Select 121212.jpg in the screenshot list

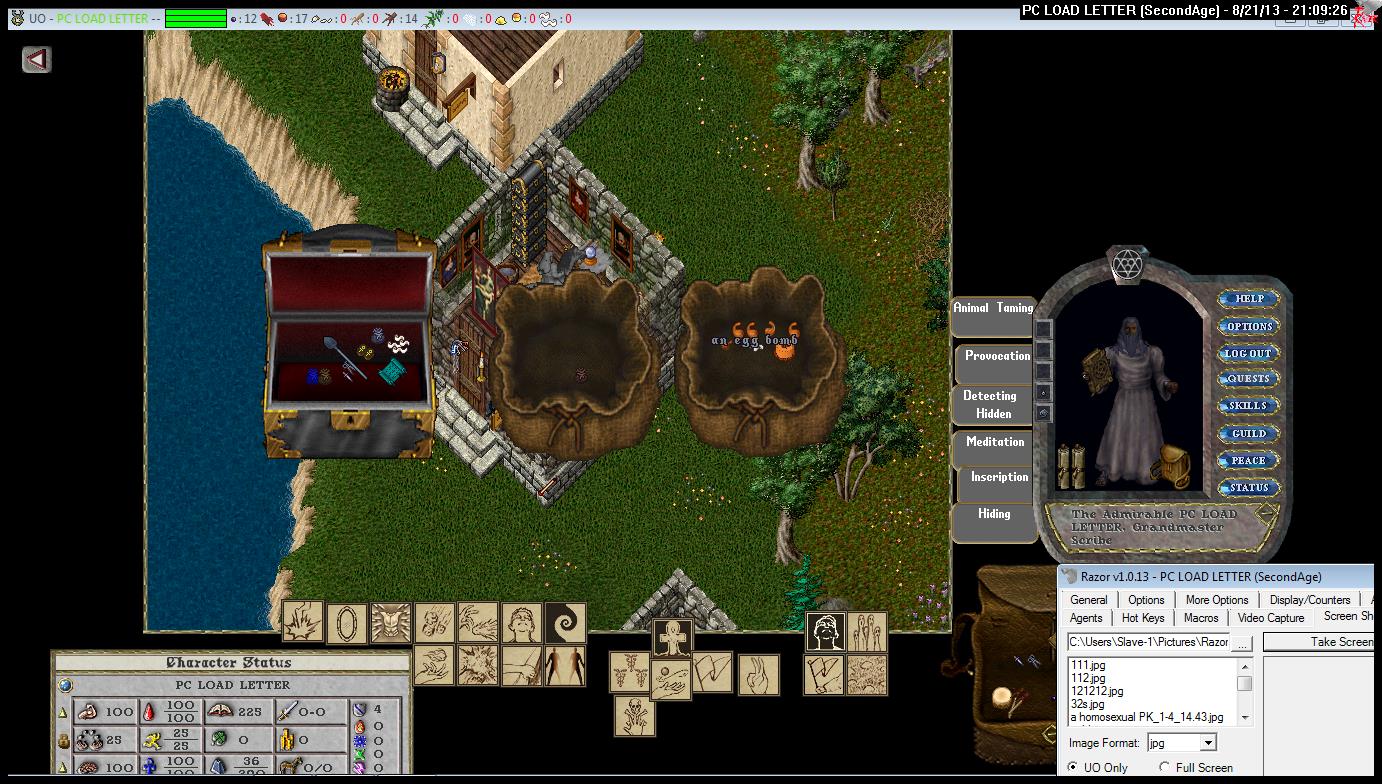(1097, 691)
